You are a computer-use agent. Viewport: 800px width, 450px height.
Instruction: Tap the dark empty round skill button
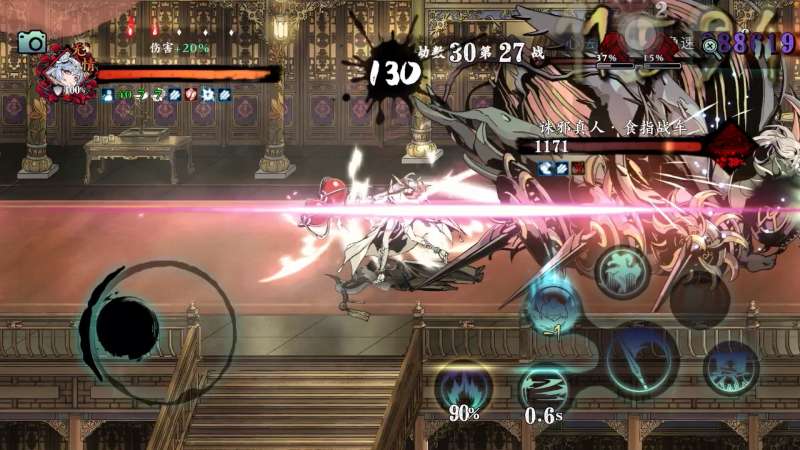click(699, 300)
